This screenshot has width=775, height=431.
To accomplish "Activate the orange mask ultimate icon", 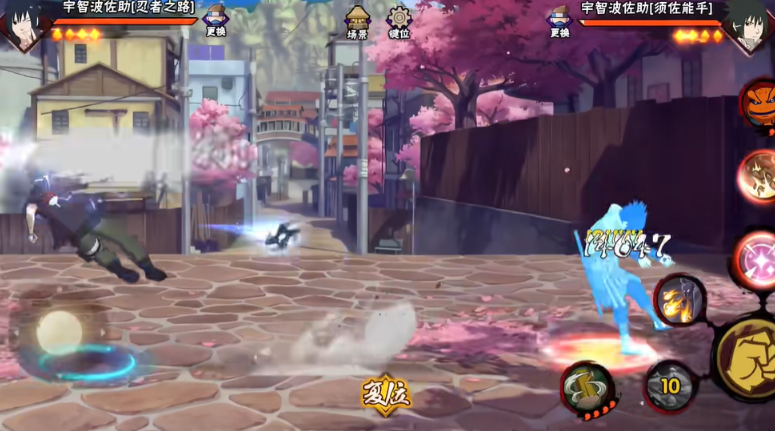I will tap(759, 102).
